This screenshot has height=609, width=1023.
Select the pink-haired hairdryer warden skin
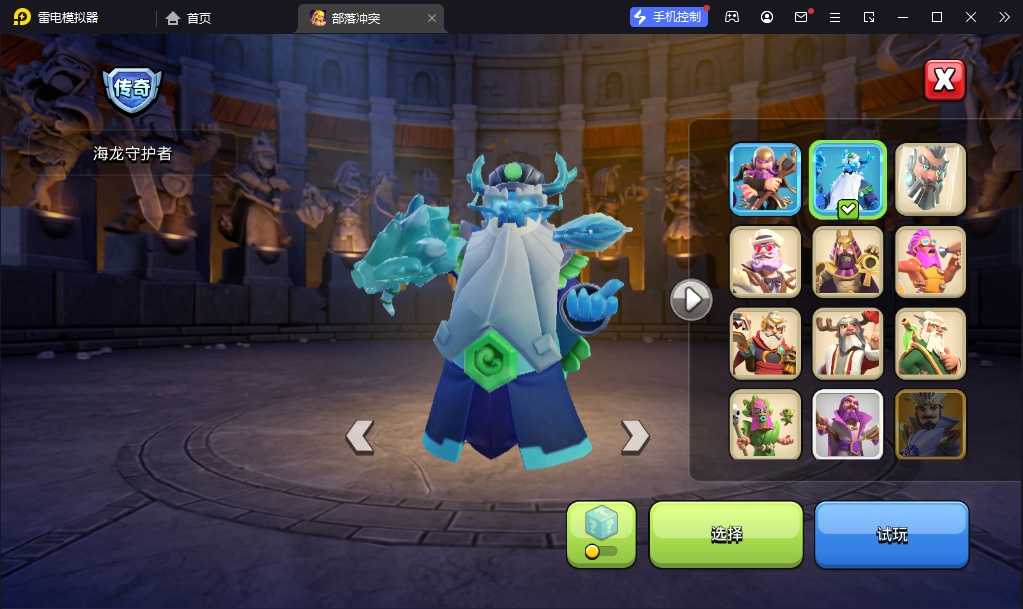click(x=930, y=262)
